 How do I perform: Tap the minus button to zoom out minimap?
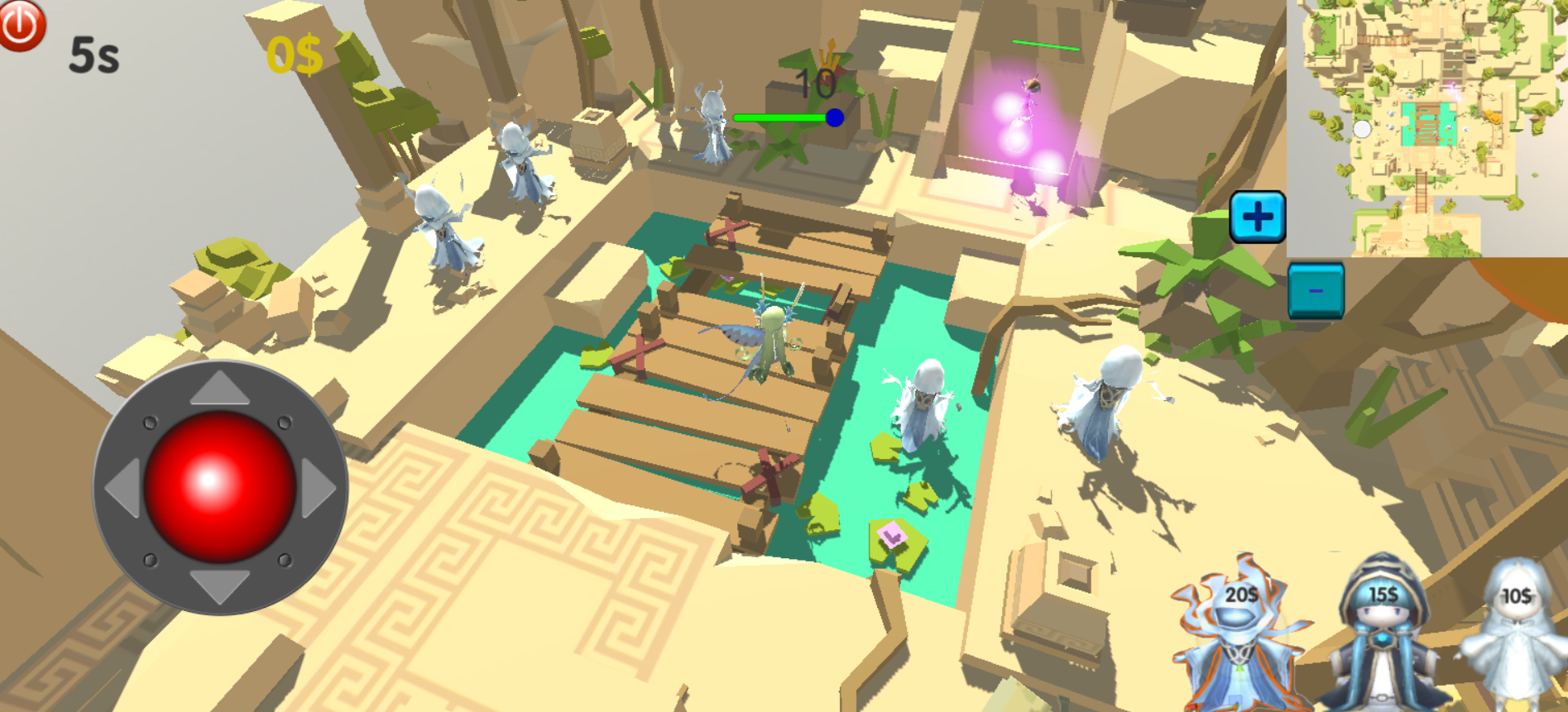tap(1316, 290)
